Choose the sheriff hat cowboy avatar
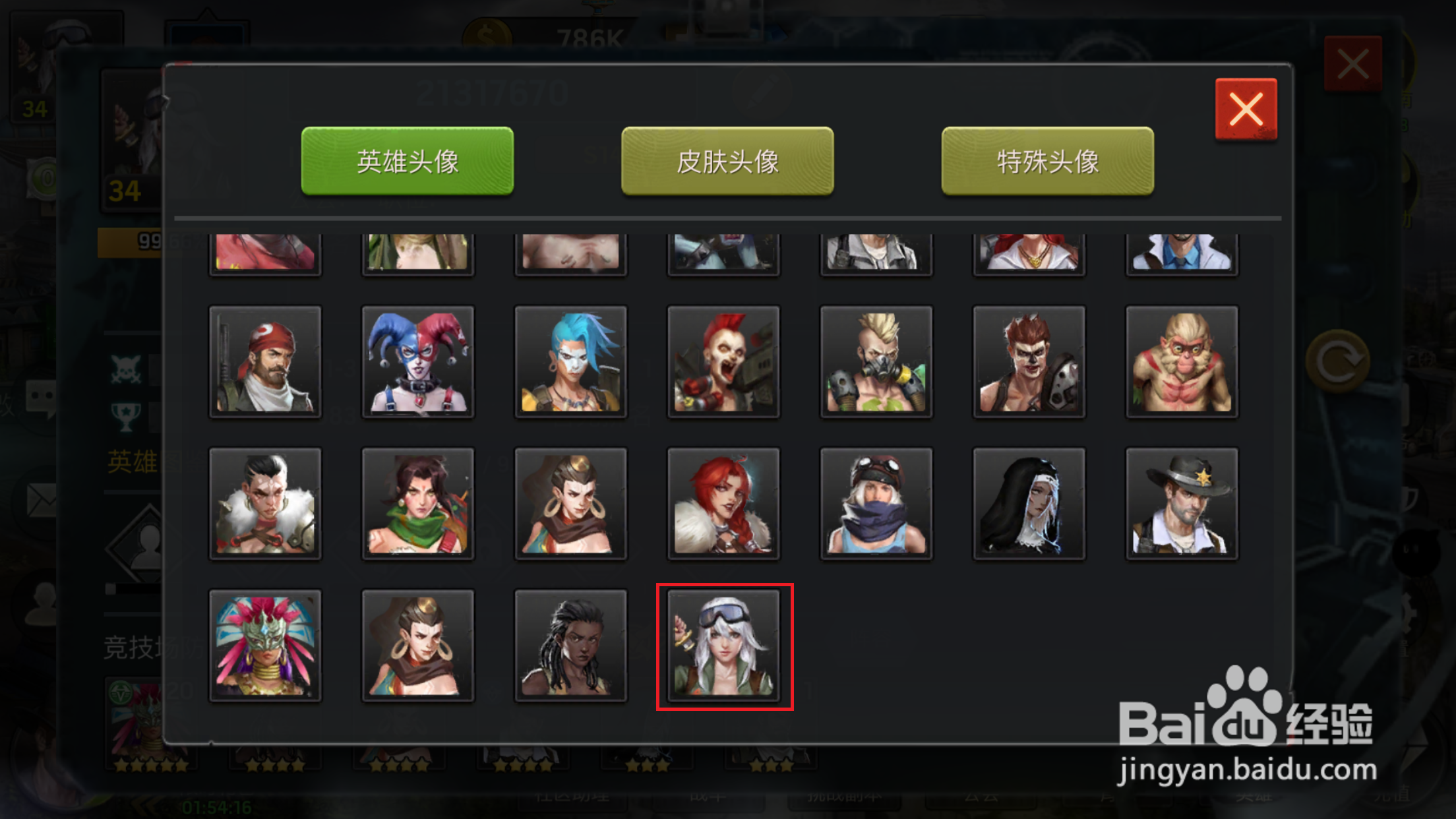 (x=1182, y=503)
